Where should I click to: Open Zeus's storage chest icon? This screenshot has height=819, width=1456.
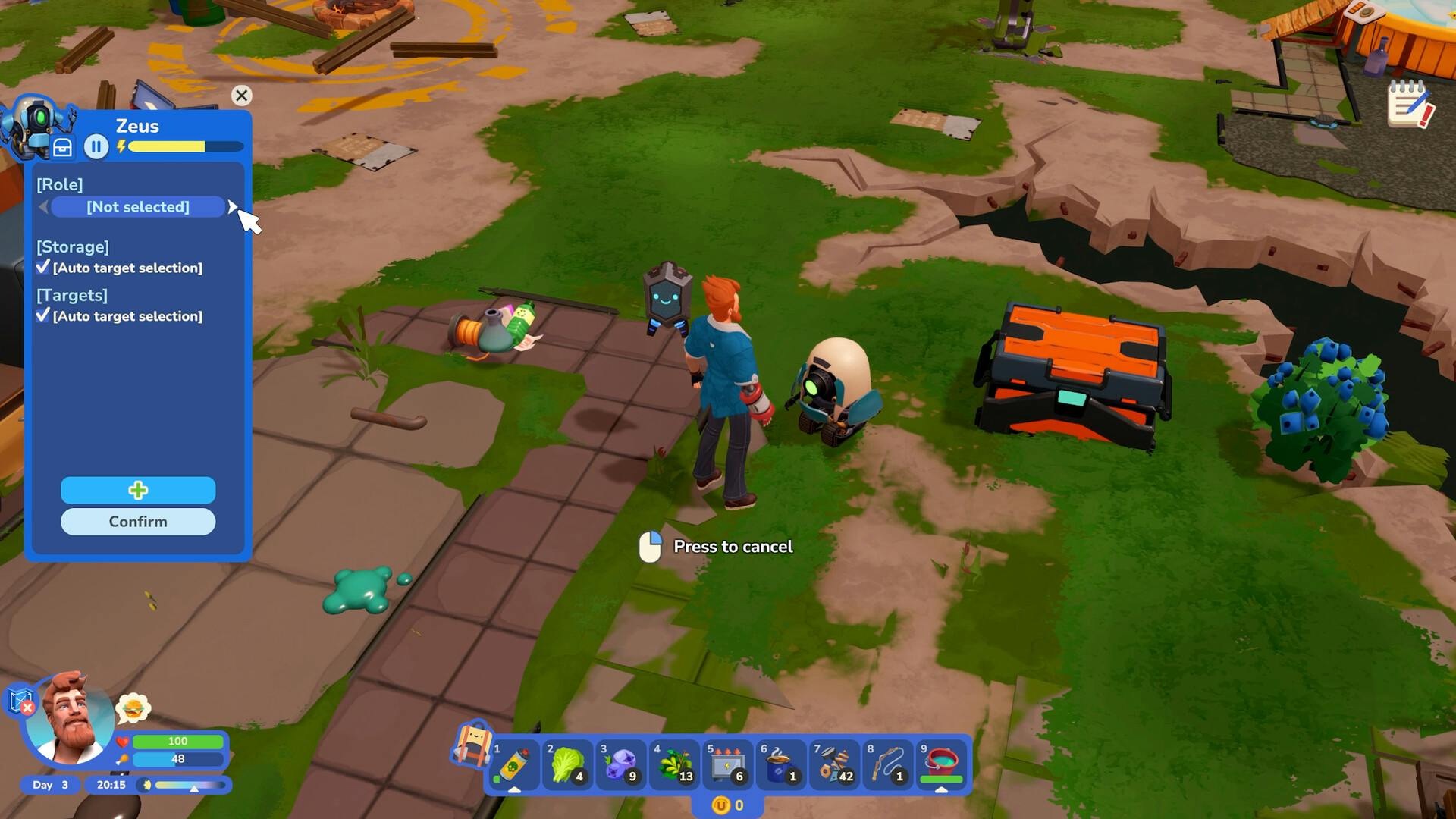click(x=63, y=146)
